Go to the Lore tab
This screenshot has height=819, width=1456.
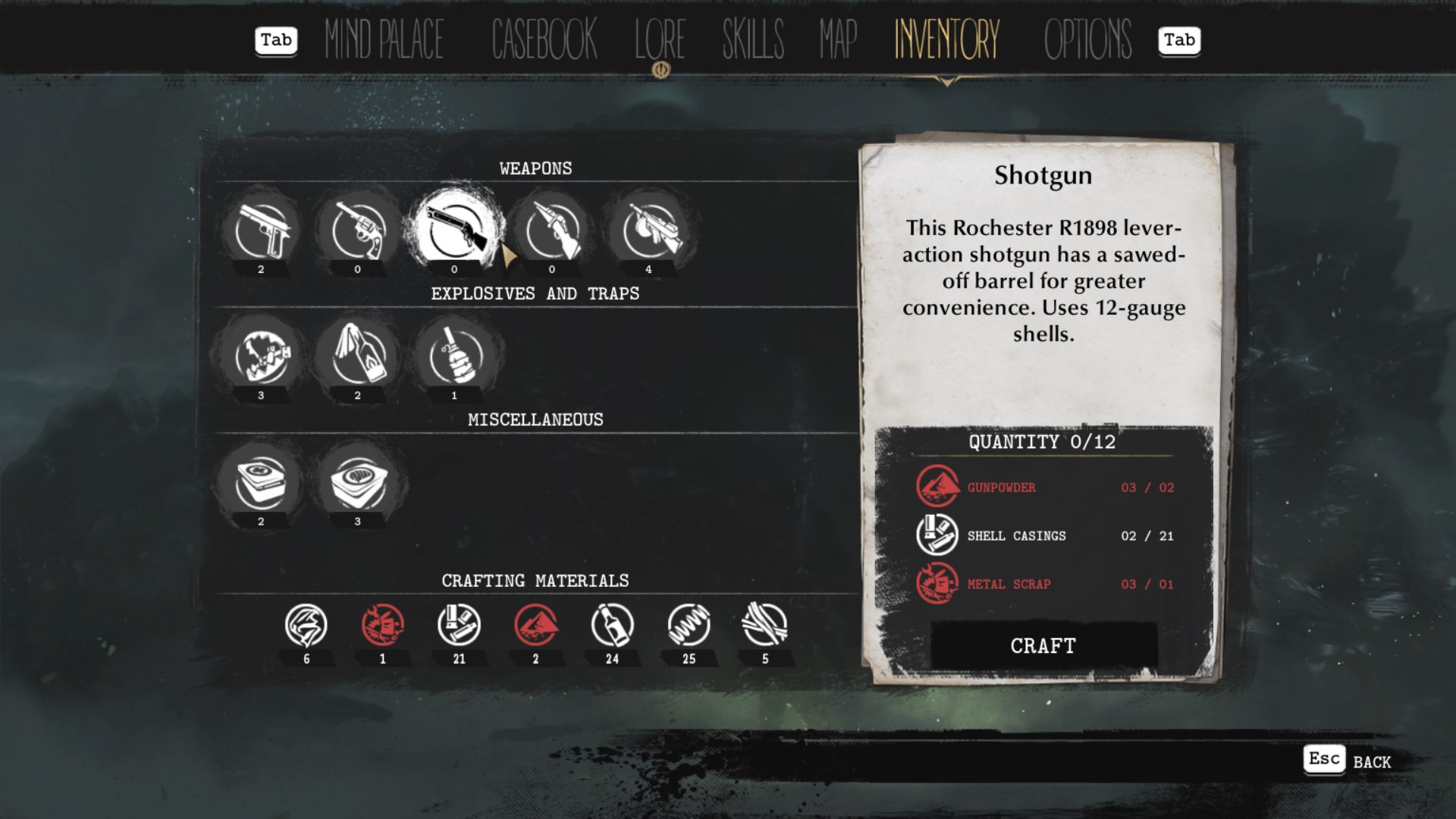point(660,39)
